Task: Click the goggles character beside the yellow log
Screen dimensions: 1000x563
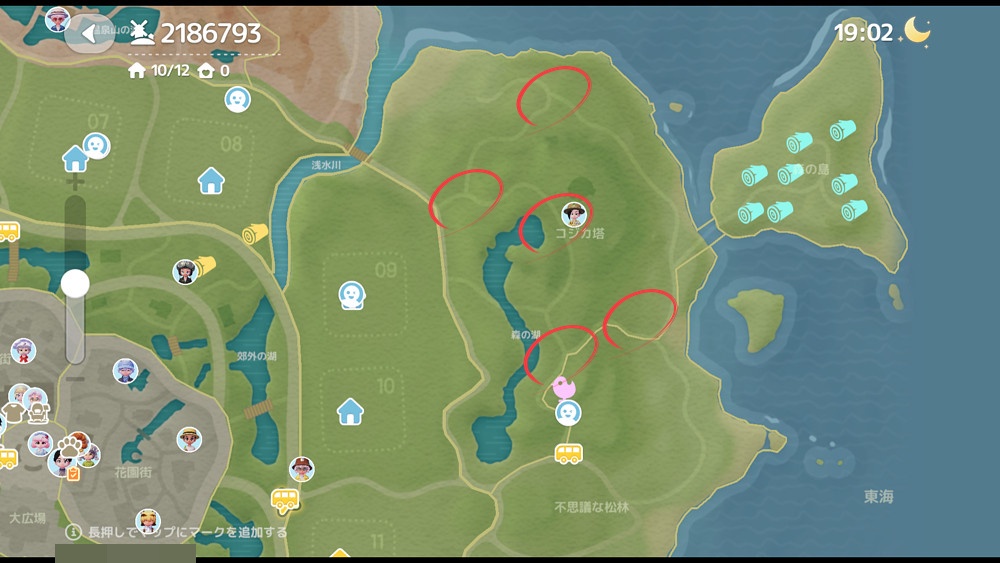Action: [184, 271]
